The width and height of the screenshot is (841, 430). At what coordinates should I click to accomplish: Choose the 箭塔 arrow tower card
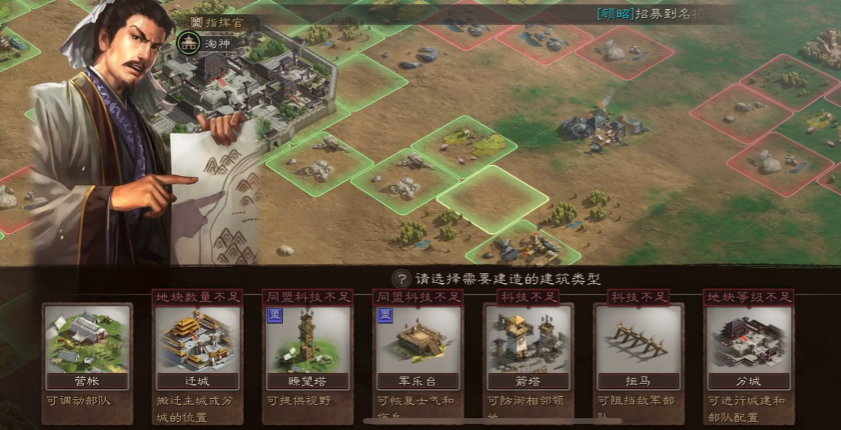528,346
